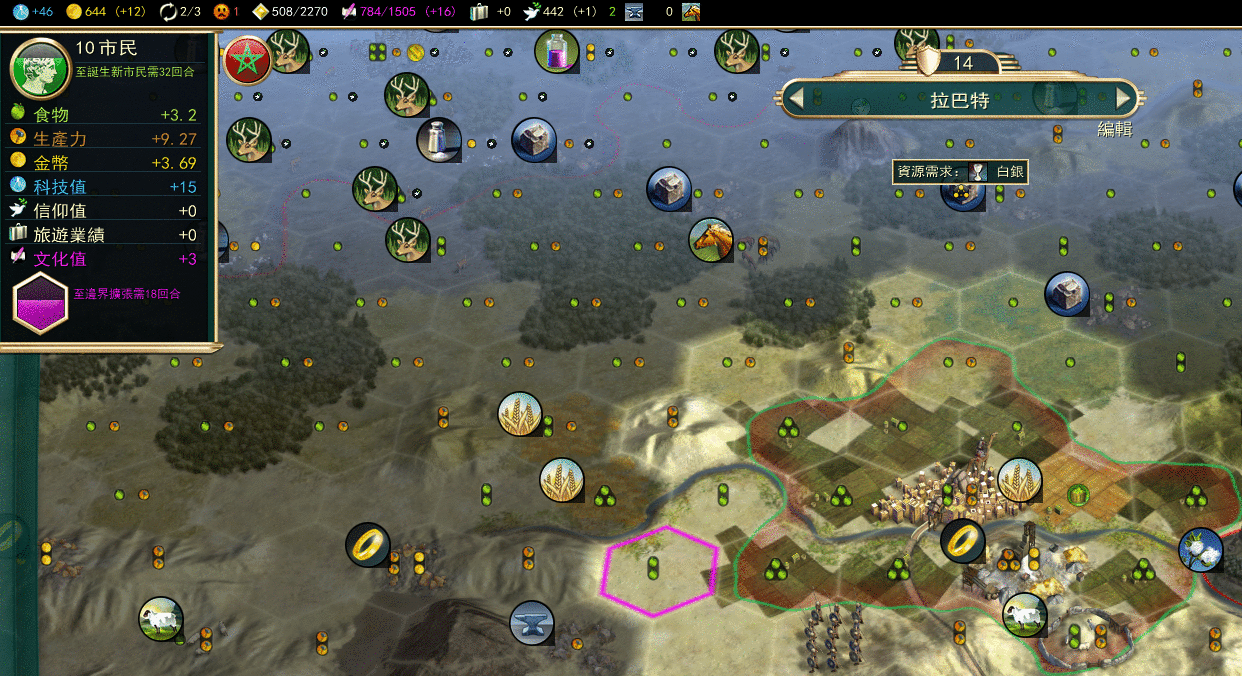Click 編輯 to rename the city
Image resolution: width=1242 pixels, height=676 pixels.
[x=1114, y=129]
